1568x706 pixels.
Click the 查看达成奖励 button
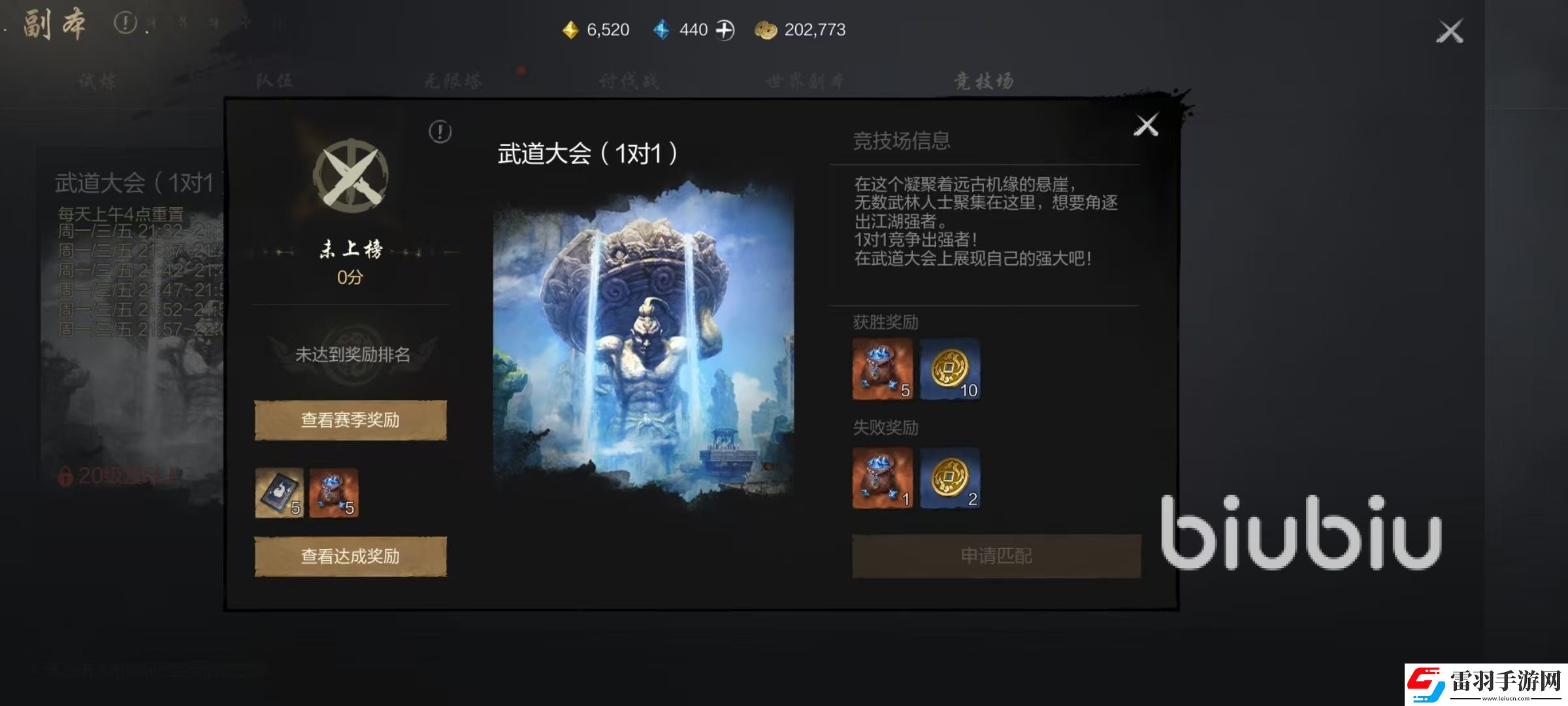(350, 556)
